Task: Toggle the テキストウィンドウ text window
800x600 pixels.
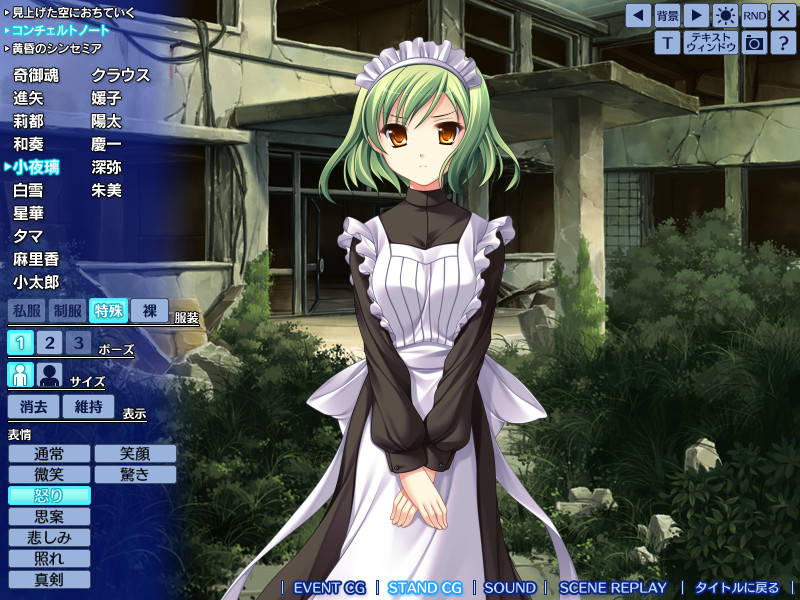Action: (710, 42)
